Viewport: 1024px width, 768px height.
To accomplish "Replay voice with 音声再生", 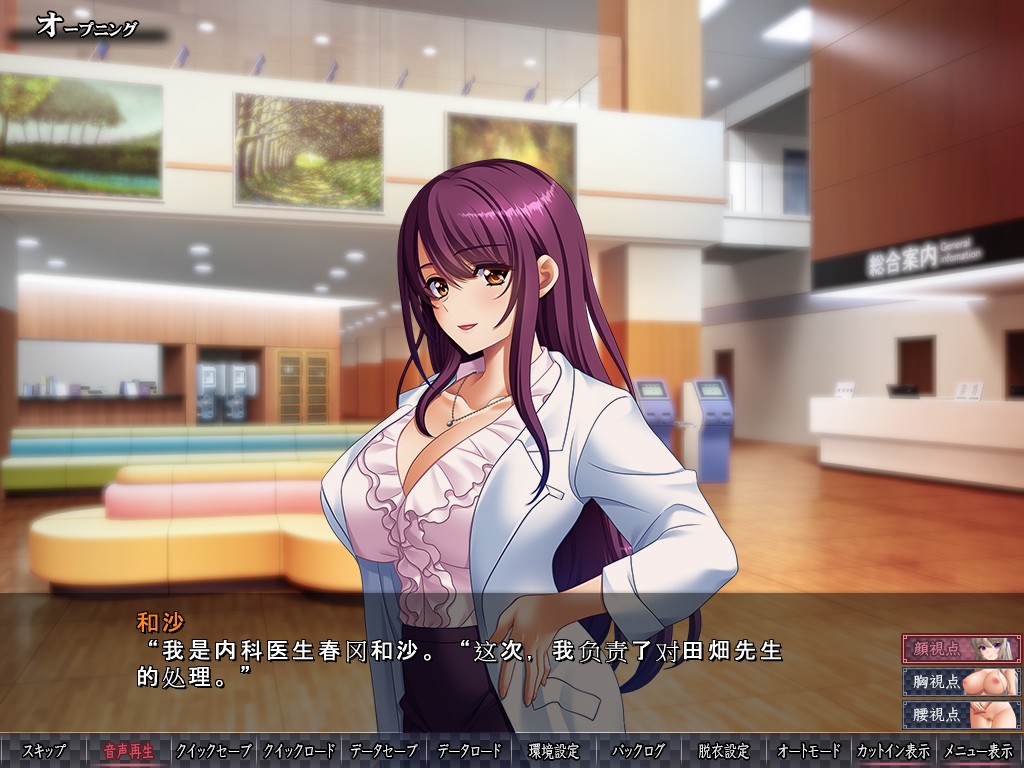I will pyautogui.click(x=129, y=751).
